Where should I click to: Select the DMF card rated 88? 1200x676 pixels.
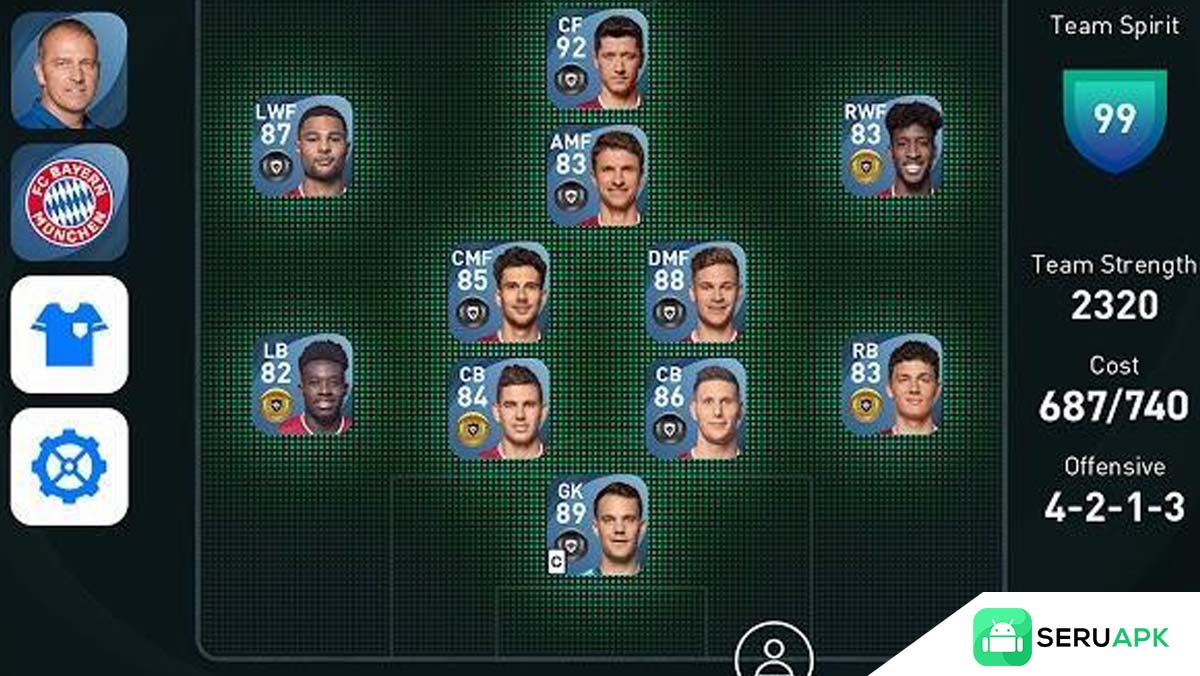coord(696,292)
